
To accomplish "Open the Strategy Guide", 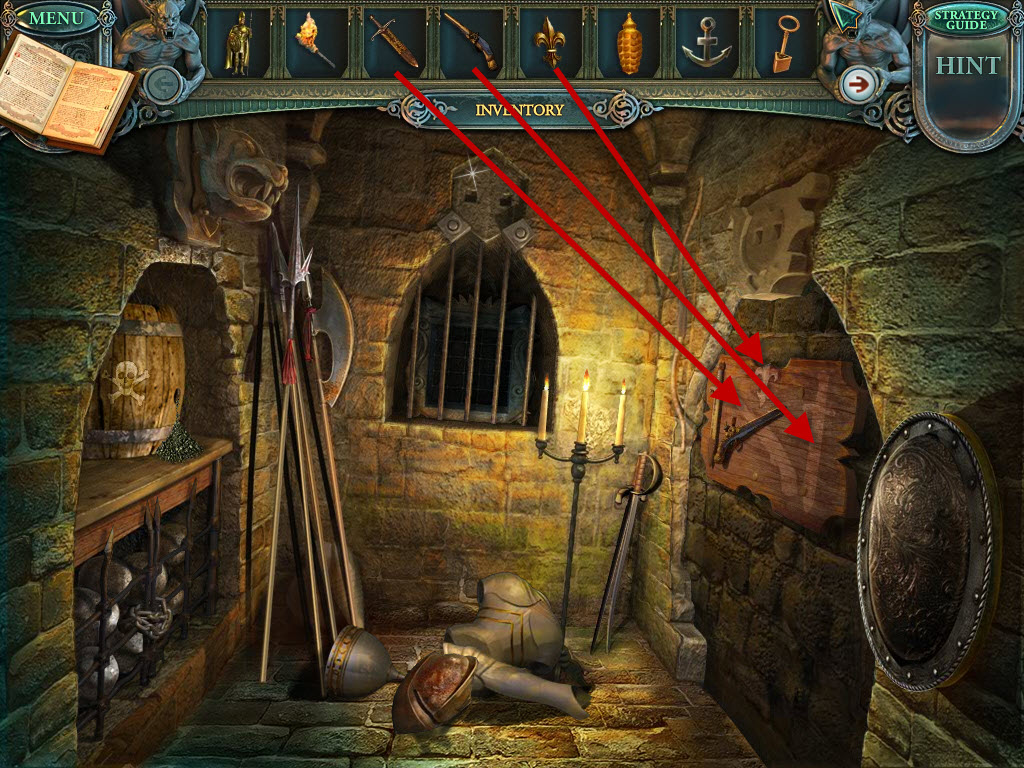I will coord(966,19).
